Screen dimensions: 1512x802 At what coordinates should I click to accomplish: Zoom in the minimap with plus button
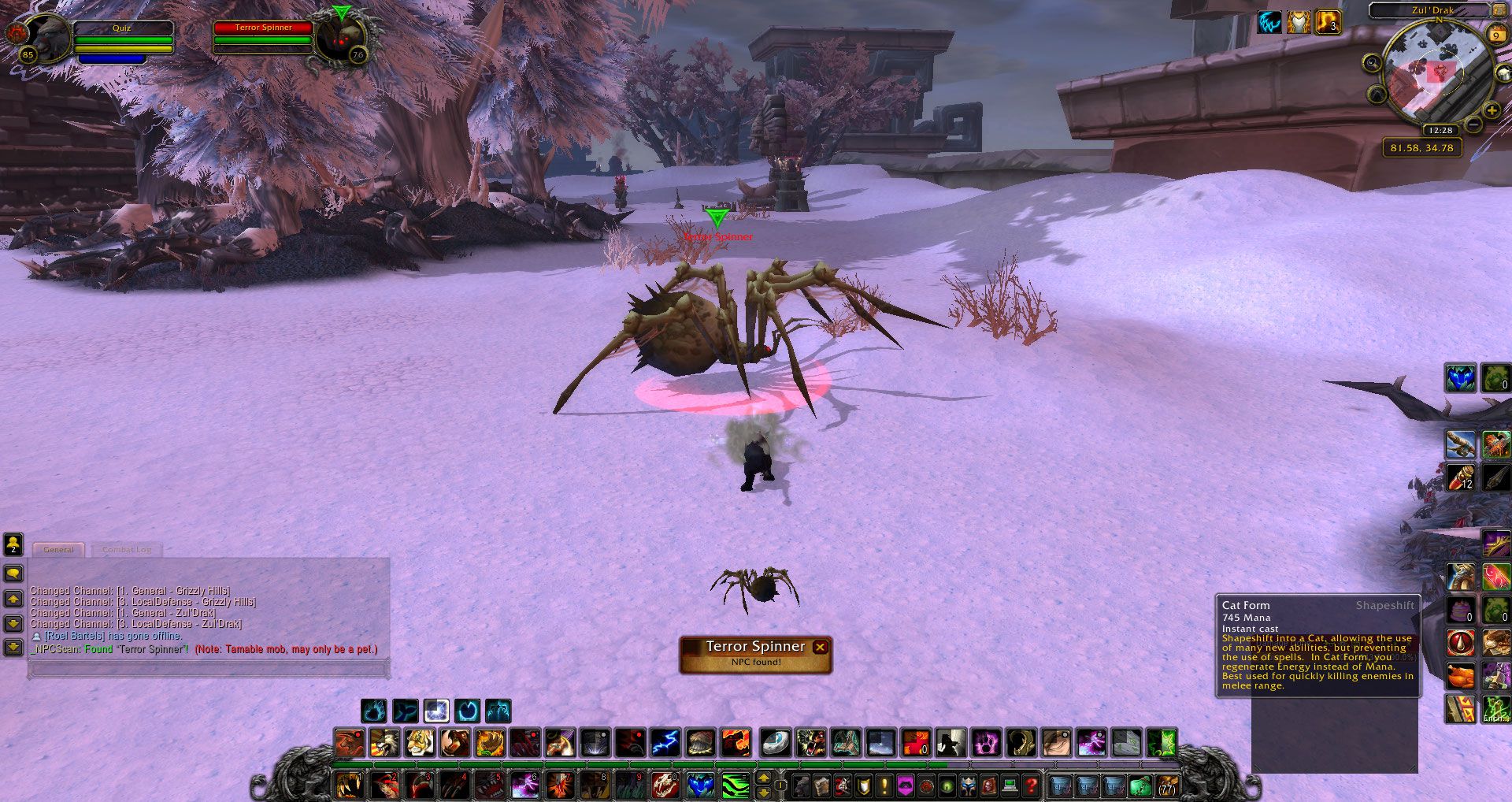(1492, 110)
